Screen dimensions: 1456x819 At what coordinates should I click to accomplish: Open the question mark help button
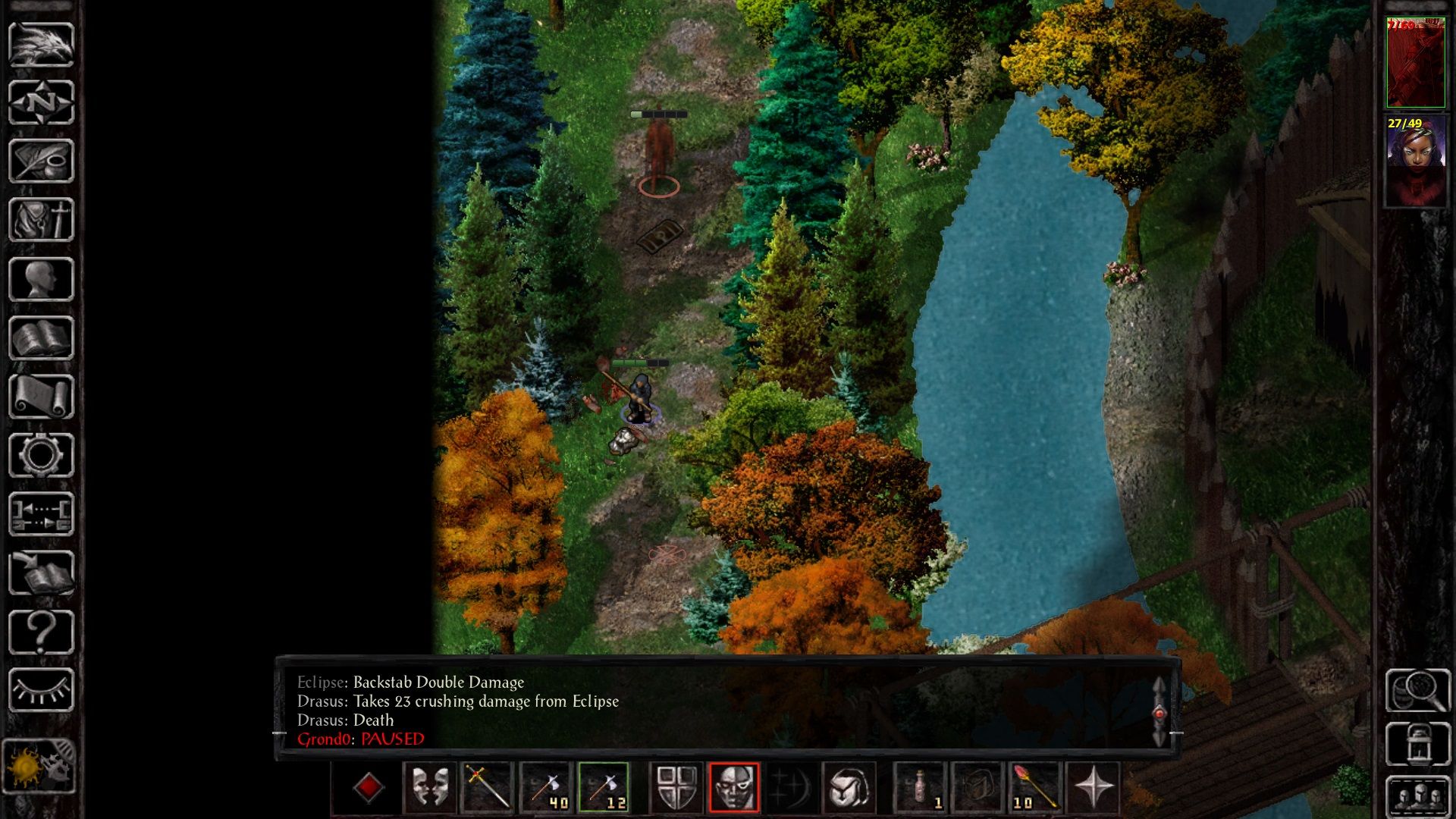coord(41,632)
